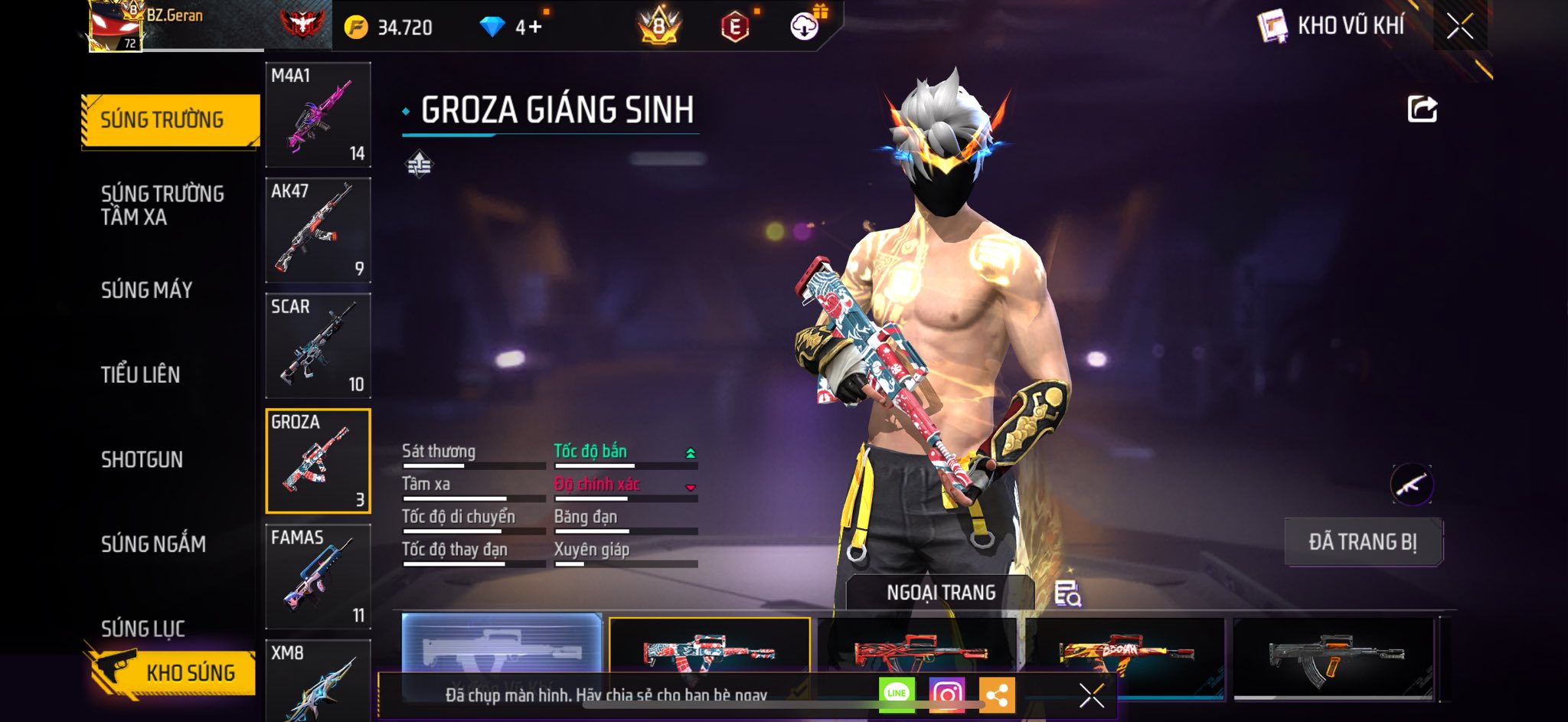Open the Súng Máy weapon category

pyautogui.click(x=147, y=290)
